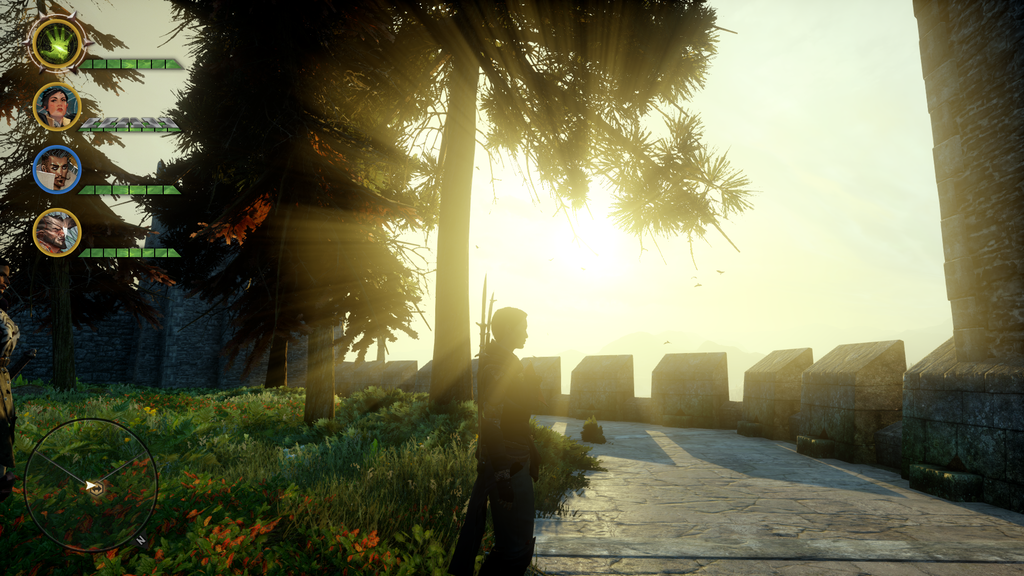
Task: Select the dark-haired woman party portrait
Action: point(57,106)
